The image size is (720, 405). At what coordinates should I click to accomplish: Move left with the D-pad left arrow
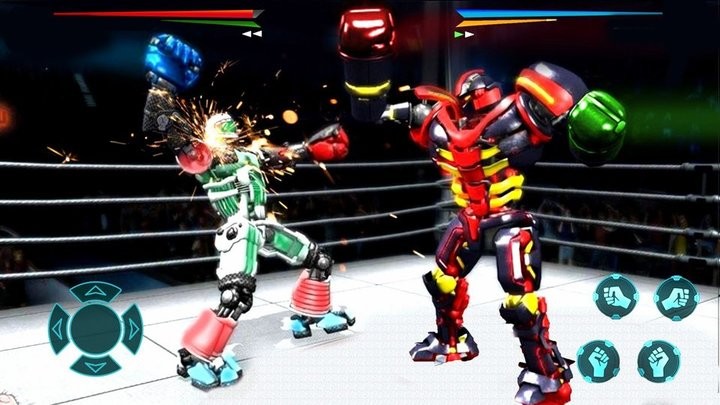[x=59, y=328]
